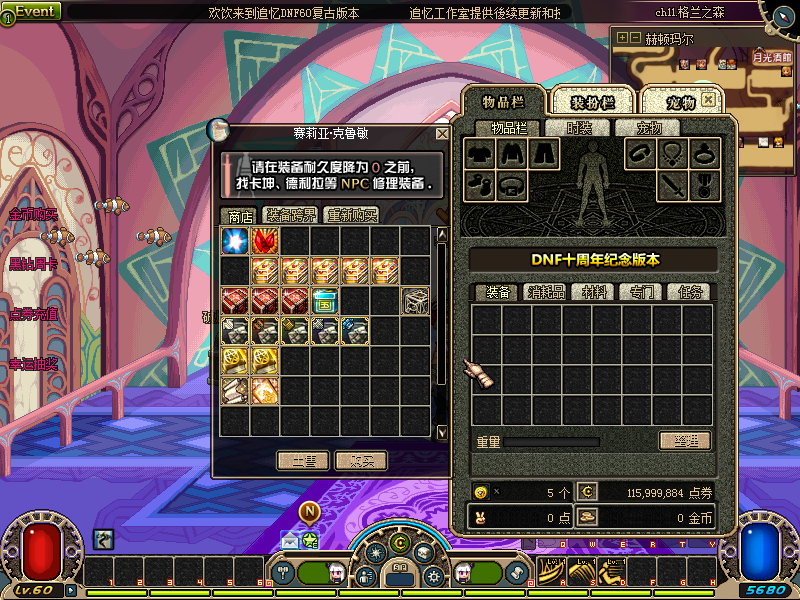Open the 装扮栏 top tab
Image resolution: width=800 pixels, height=600 pixels.
(592, 102)
